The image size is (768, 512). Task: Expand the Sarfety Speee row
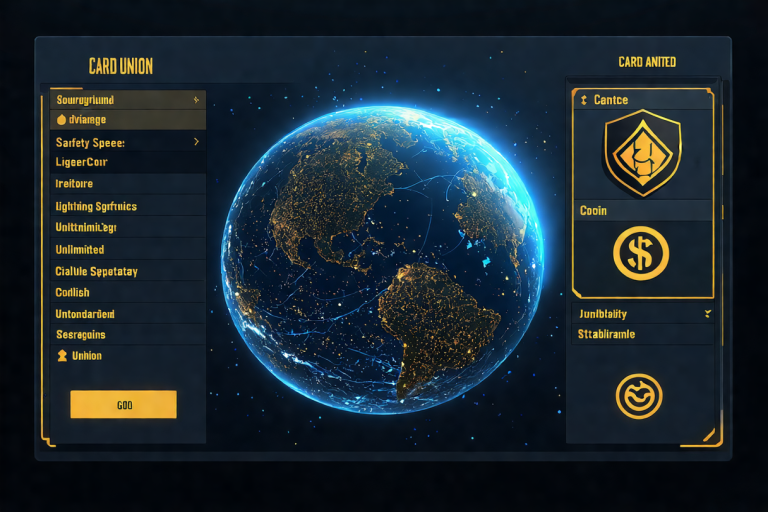tap(127, 142)
